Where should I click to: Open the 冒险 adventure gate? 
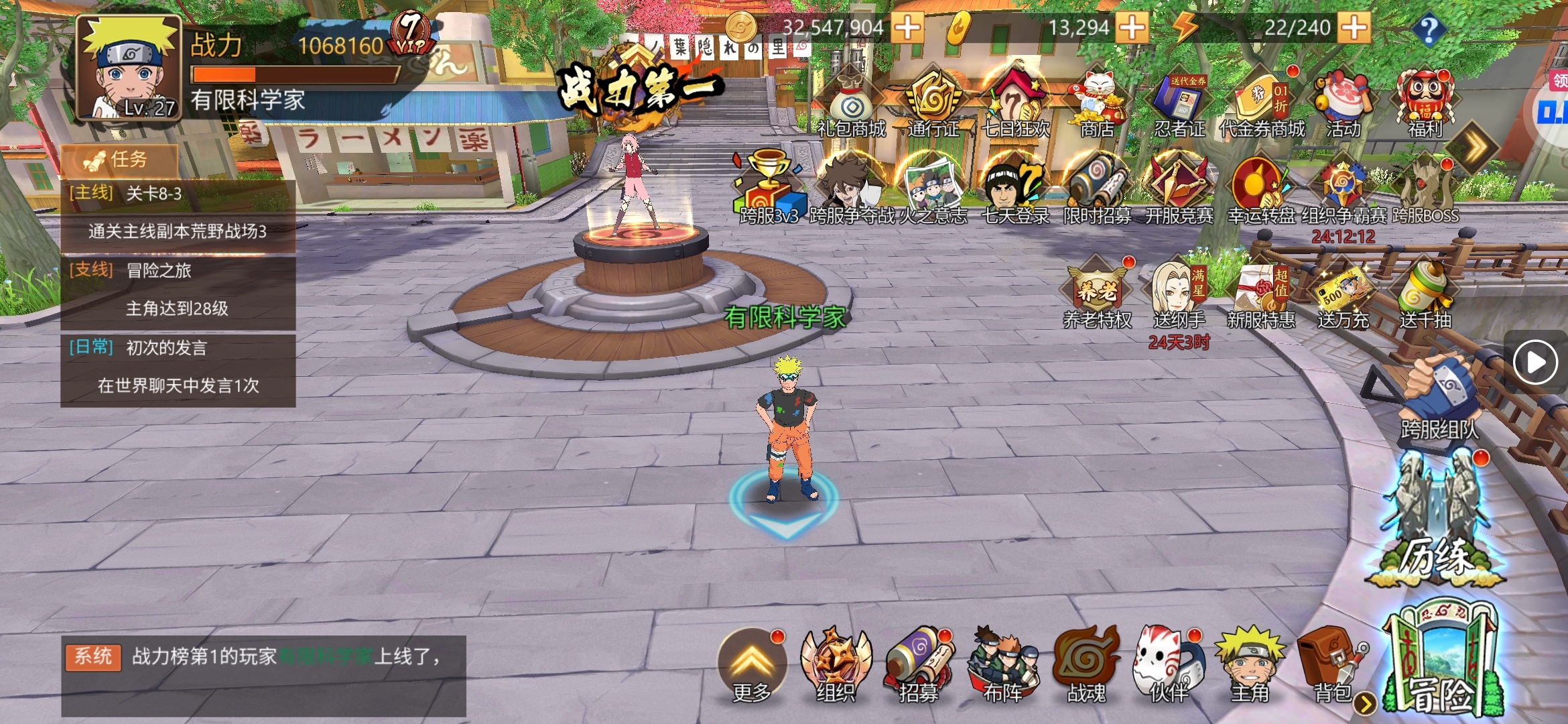click(x=1441, y=660)
